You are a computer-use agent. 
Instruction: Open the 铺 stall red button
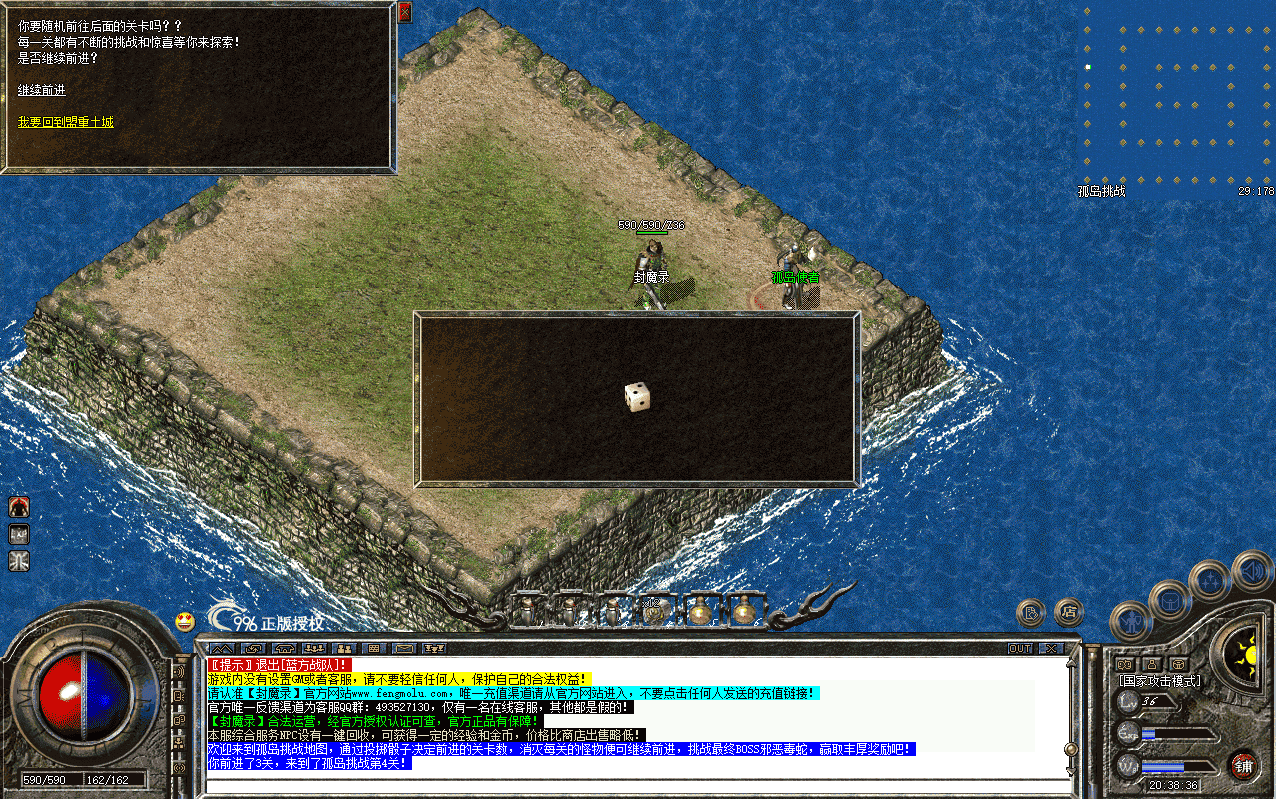pyautogui.click(x=1243, y=766)
